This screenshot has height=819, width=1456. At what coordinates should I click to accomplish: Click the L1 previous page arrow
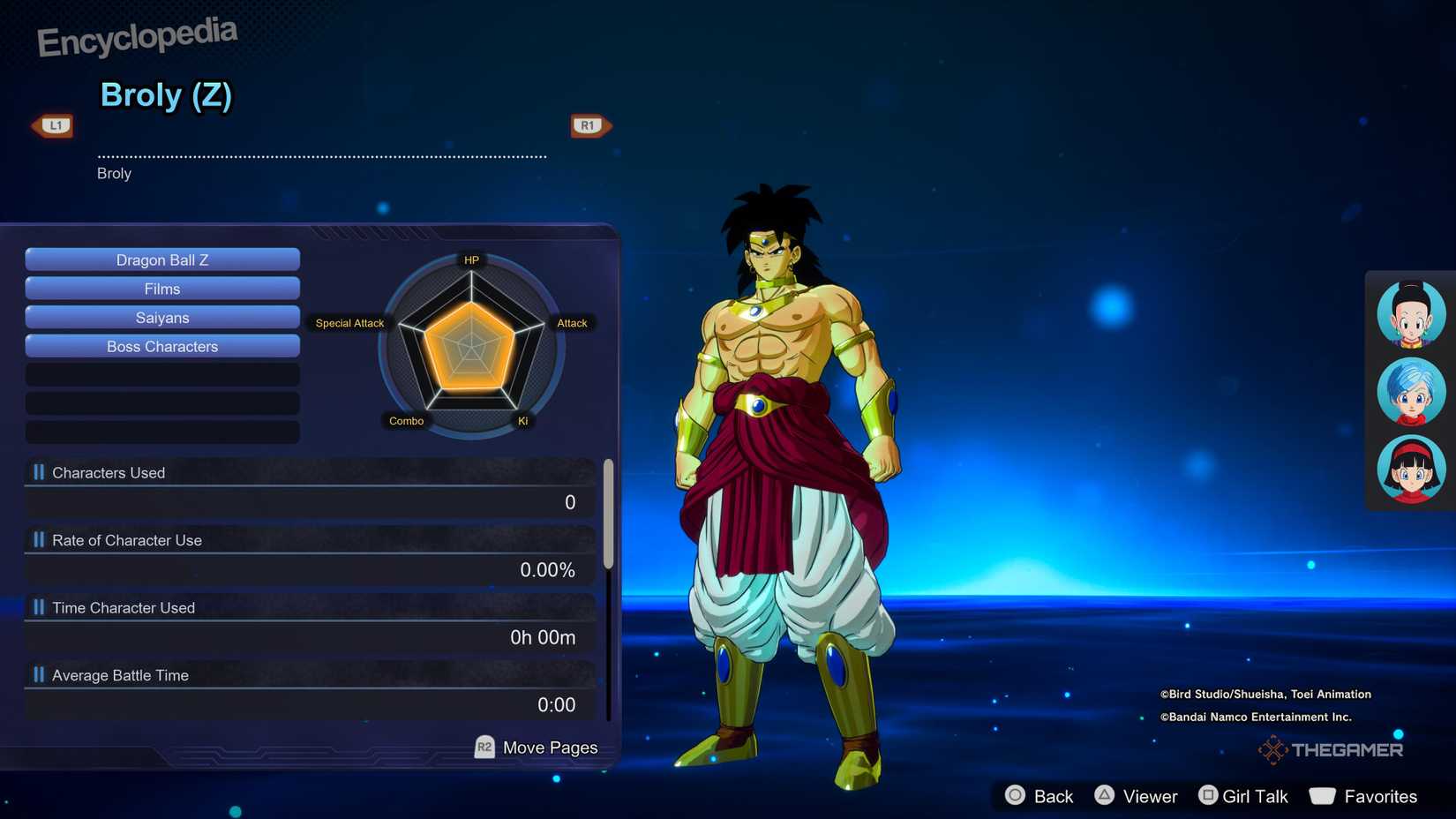coord(53,124)
